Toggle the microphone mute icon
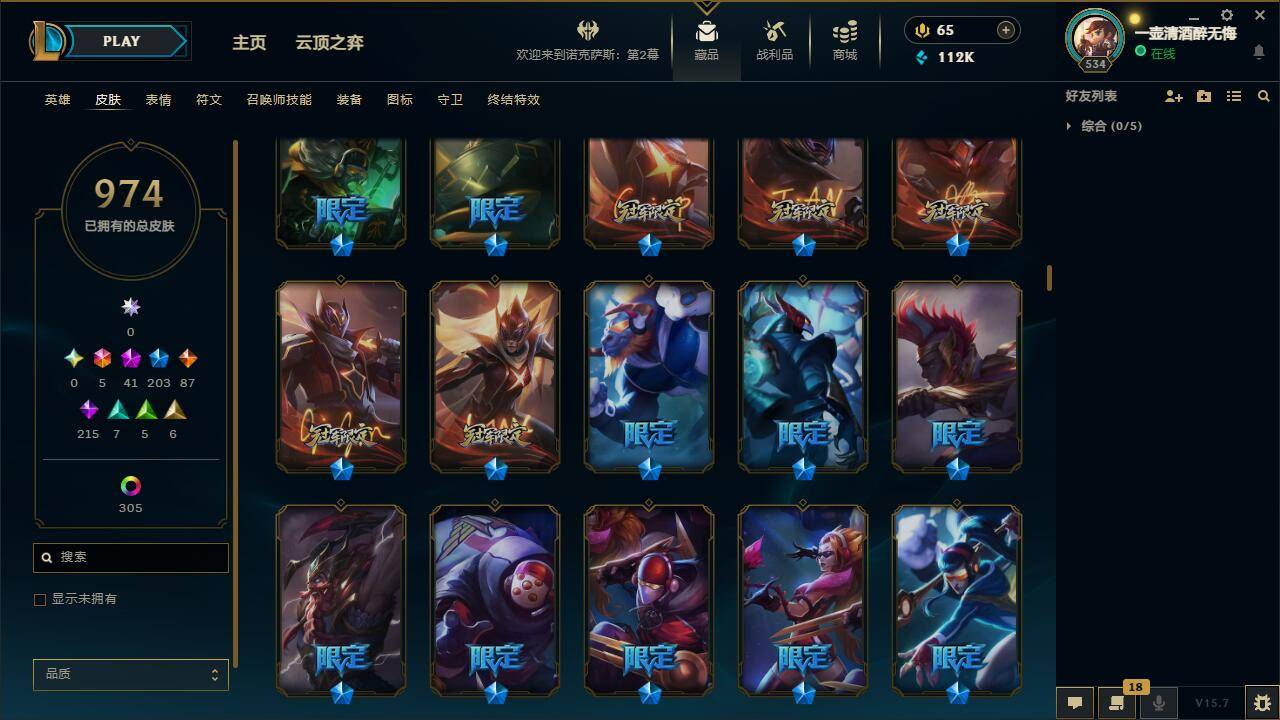Viewport: 1280px width, 720px height. click(1158, 702)
